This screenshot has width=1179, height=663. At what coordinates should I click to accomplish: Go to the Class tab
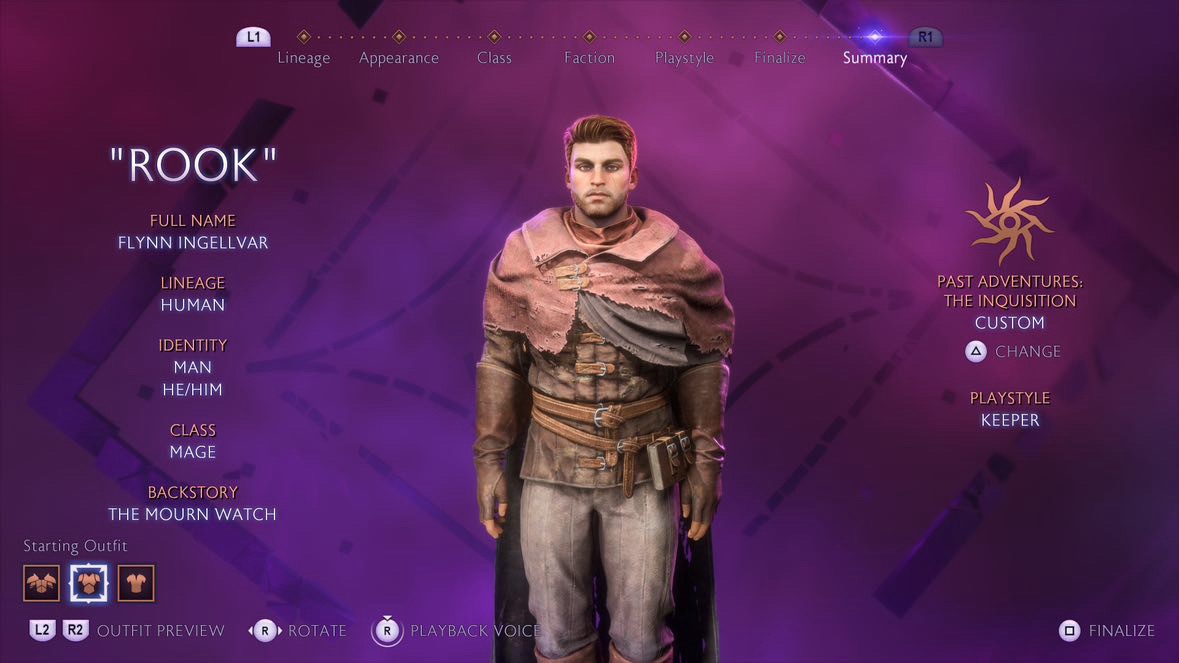pyautogui.click(x=494, y=57)
